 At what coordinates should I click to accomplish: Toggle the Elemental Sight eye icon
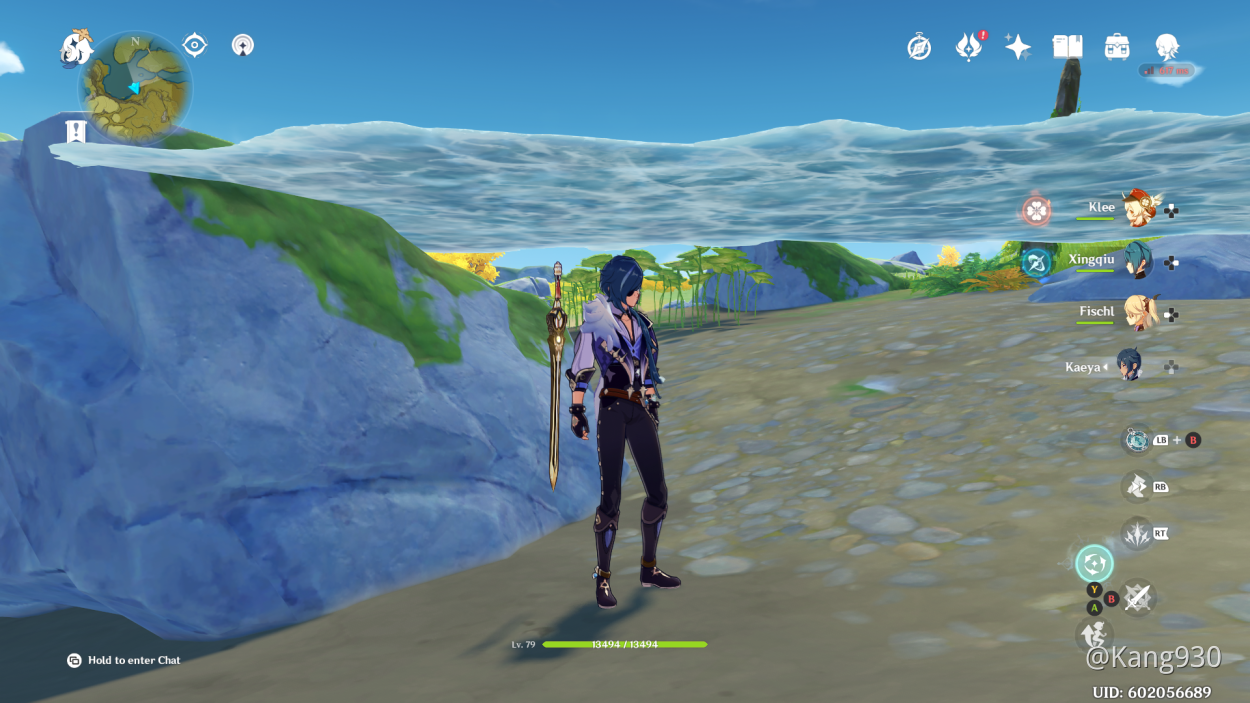[195, 45]
